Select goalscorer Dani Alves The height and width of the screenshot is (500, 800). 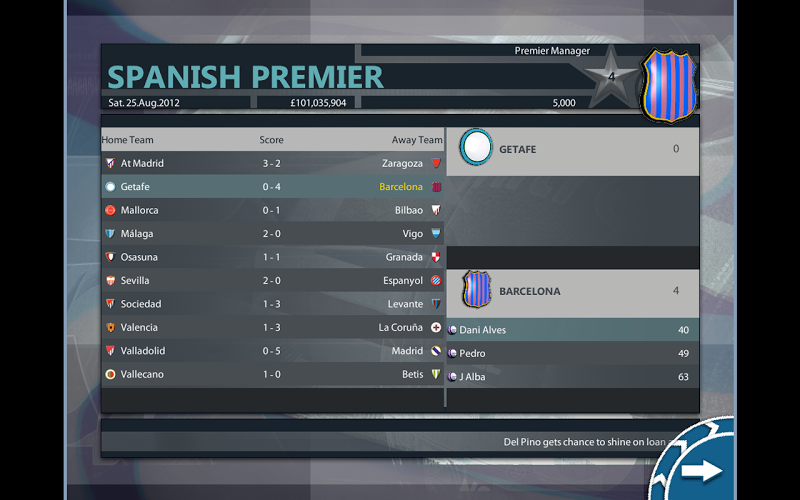pyautogui.click(x=572, y=330)
